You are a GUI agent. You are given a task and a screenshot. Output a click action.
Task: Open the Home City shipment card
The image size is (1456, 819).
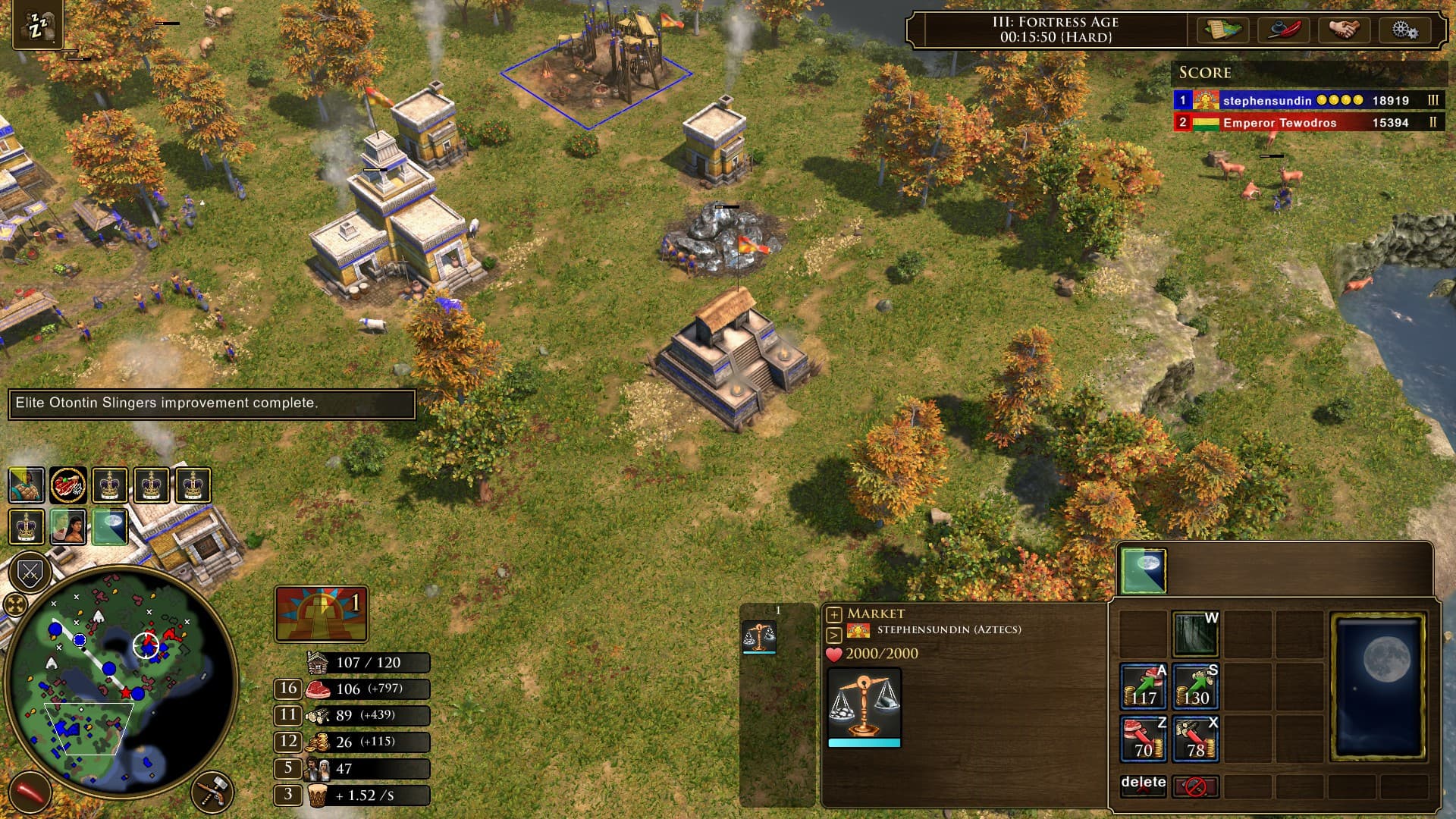tap(322, 613)
